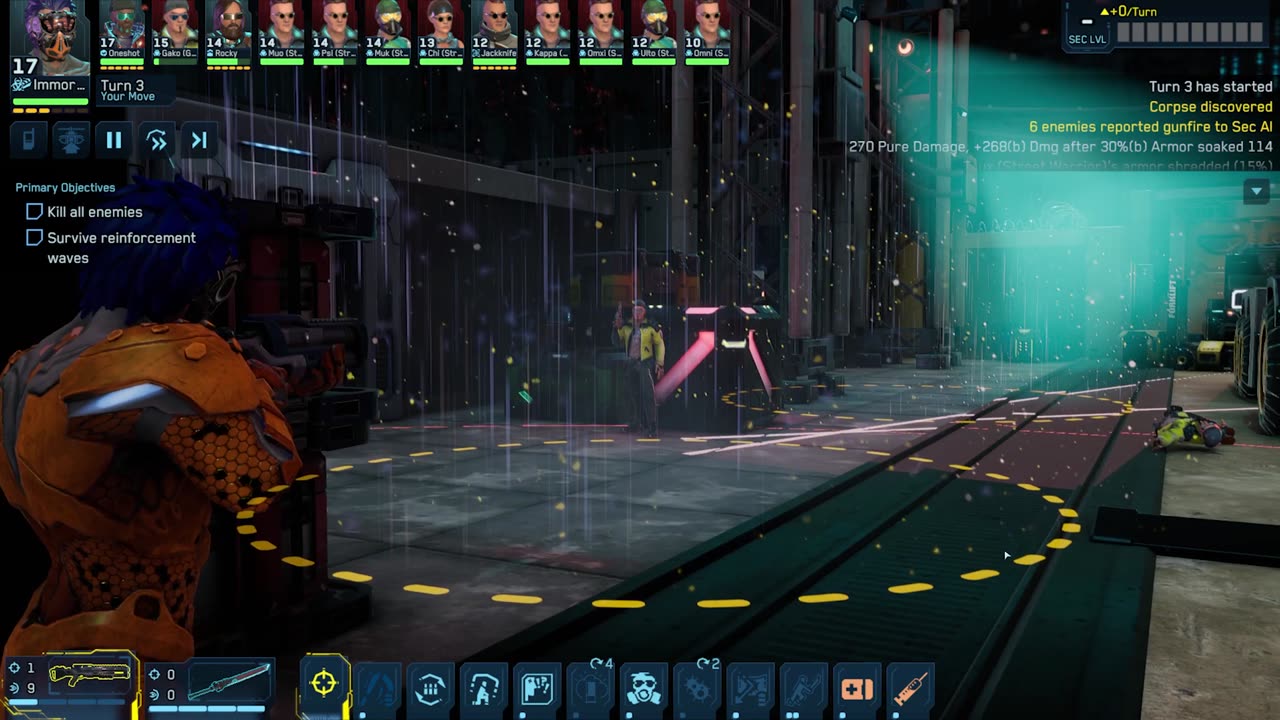Toggle the Kill all enemies objective checkbox
Image resolution: width=1280 pixels, height=720 pixels.
click(x=34, y=212)
